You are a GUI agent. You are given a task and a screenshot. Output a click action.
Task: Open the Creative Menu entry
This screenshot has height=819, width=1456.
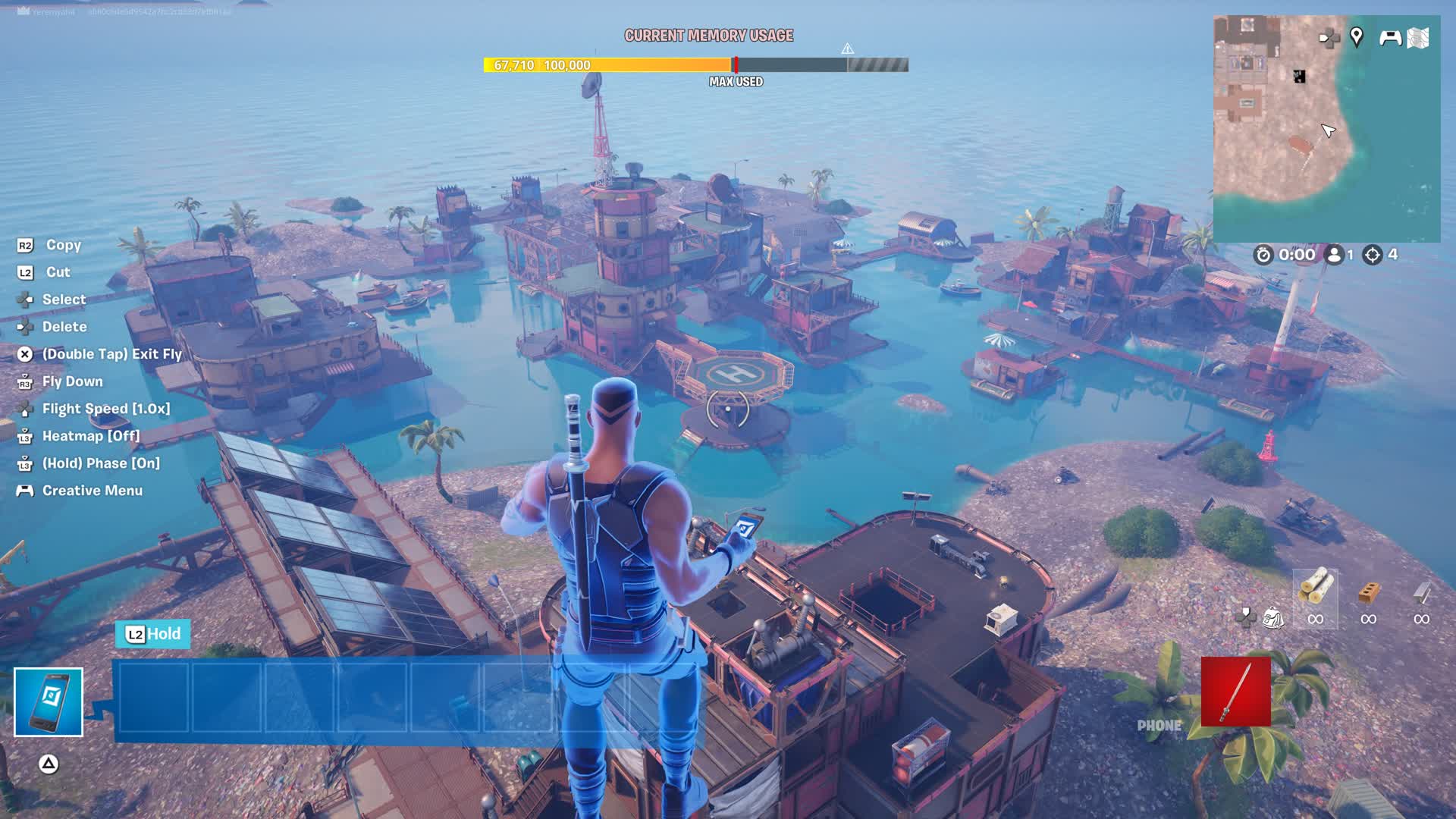point(92,491)
